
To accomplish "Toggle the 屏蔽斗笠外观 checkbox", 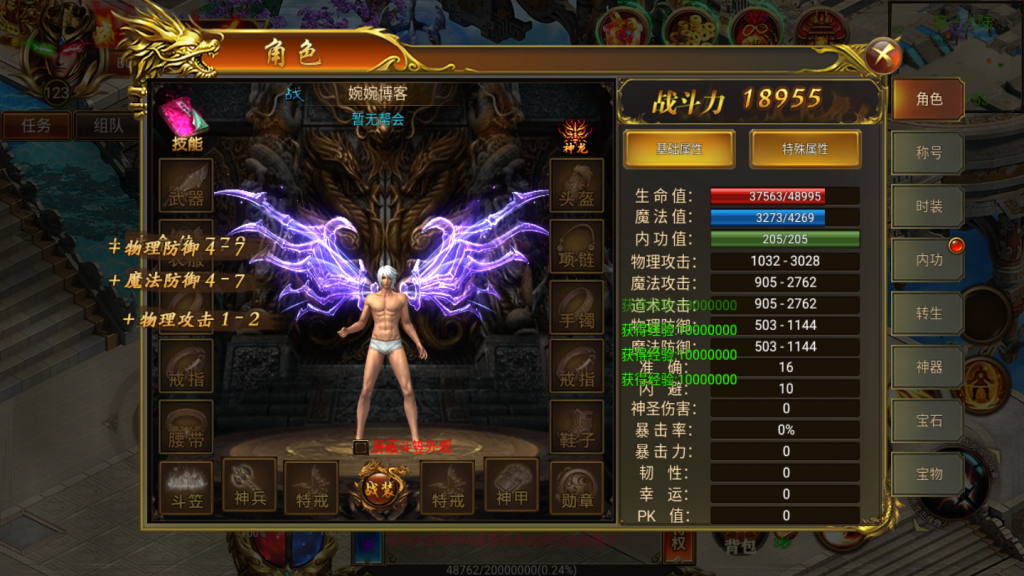I will click(360, 448).
